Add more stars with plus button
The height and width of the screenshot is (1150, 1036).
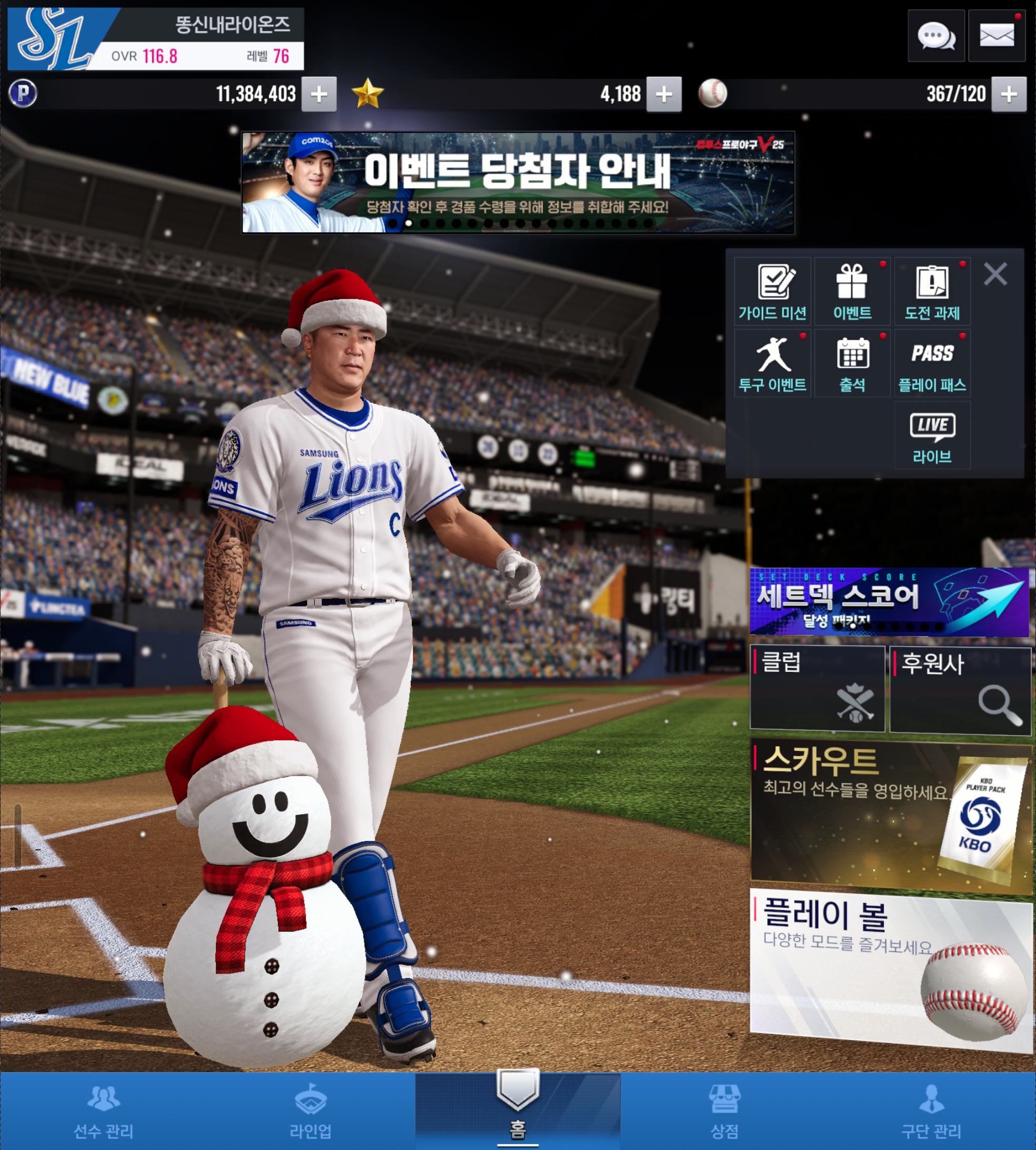664,94
